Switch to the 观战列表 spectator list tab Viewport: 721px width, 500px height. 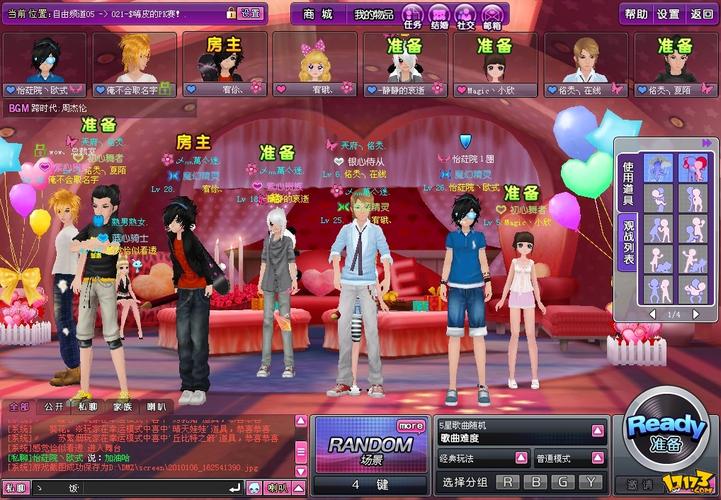pos(629,244)
